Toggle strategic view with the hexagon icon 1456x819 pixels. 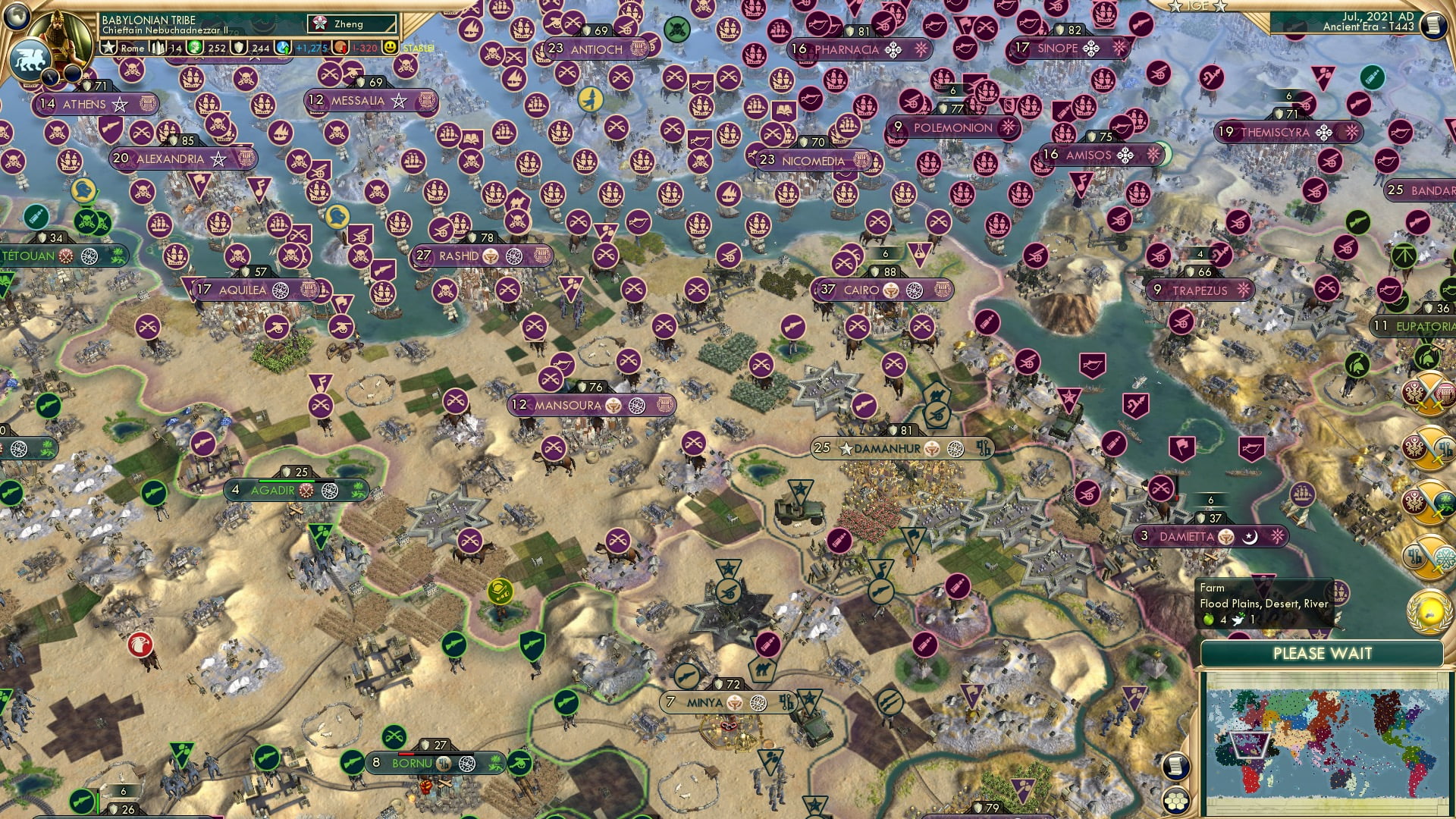pyautogui.click(x=1178, y=800)
